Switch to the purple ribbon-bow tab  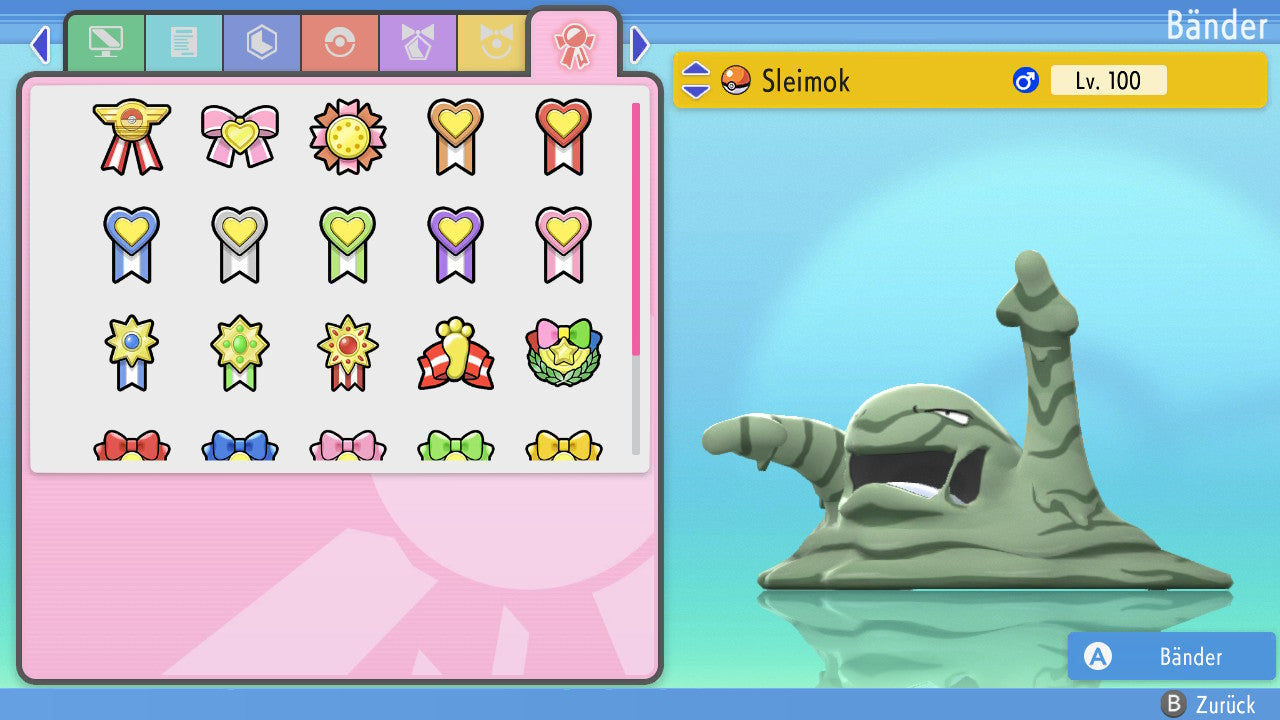coord(418,42)
